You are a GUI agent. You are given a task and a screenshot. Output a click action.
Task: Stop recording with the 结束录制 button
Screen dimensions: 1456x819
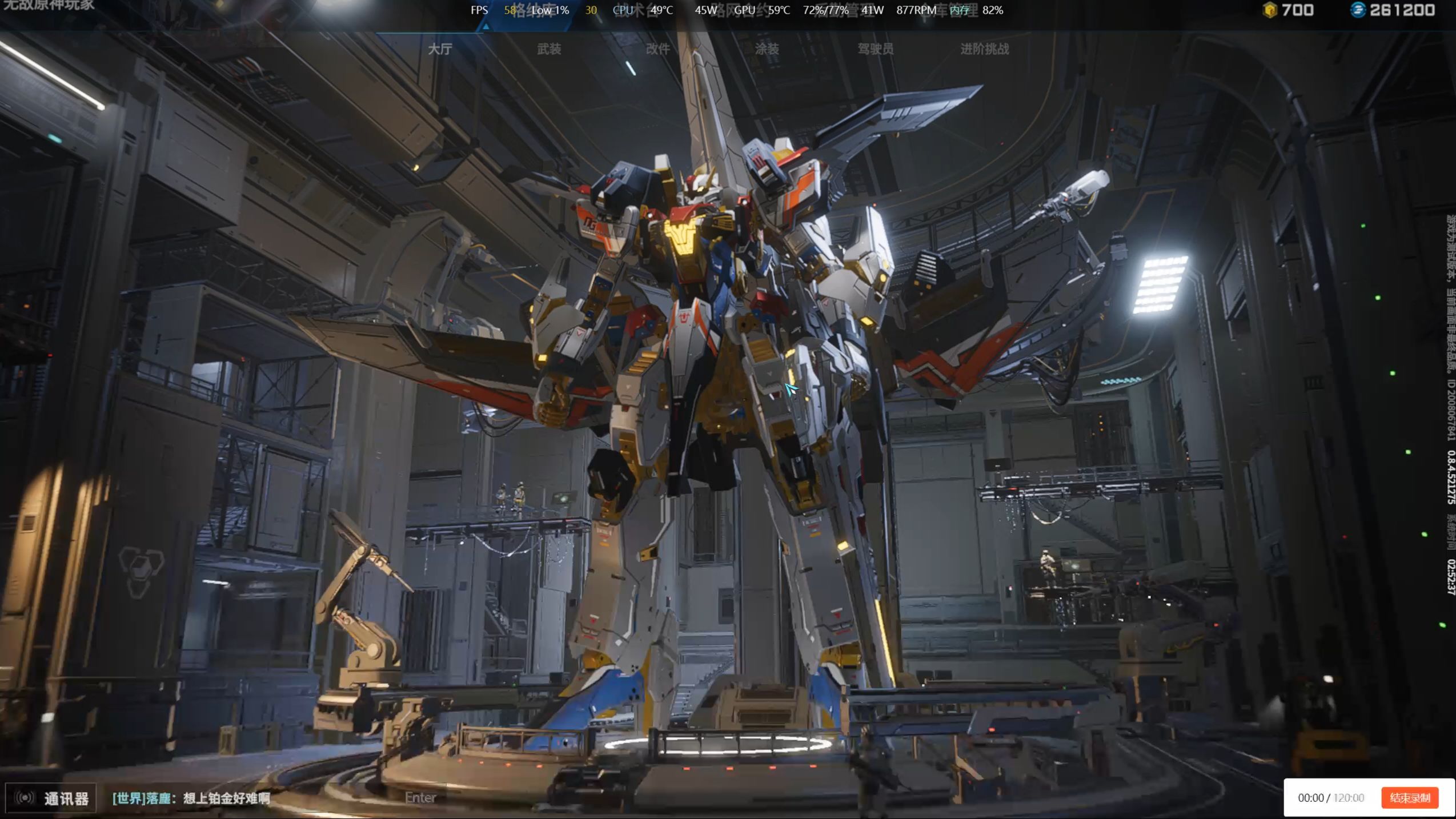pos(1409,797)
